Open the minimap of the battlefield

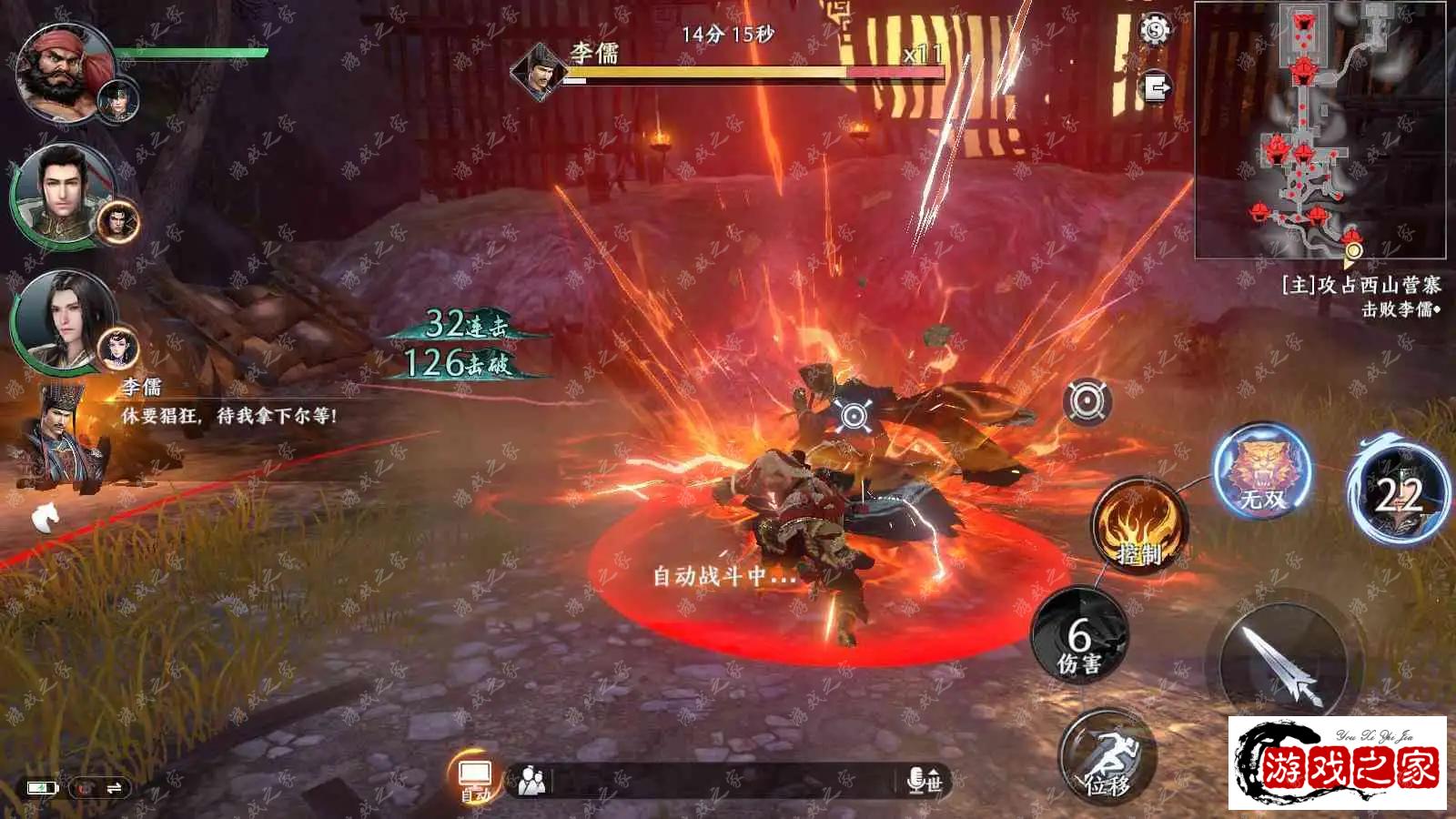(x=1319, y=130)
